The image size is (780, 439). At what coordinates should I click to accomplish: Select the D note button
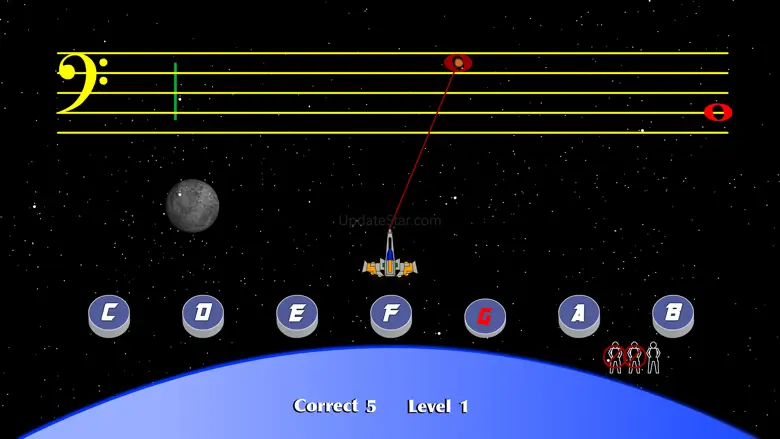[x=203, y=313]
